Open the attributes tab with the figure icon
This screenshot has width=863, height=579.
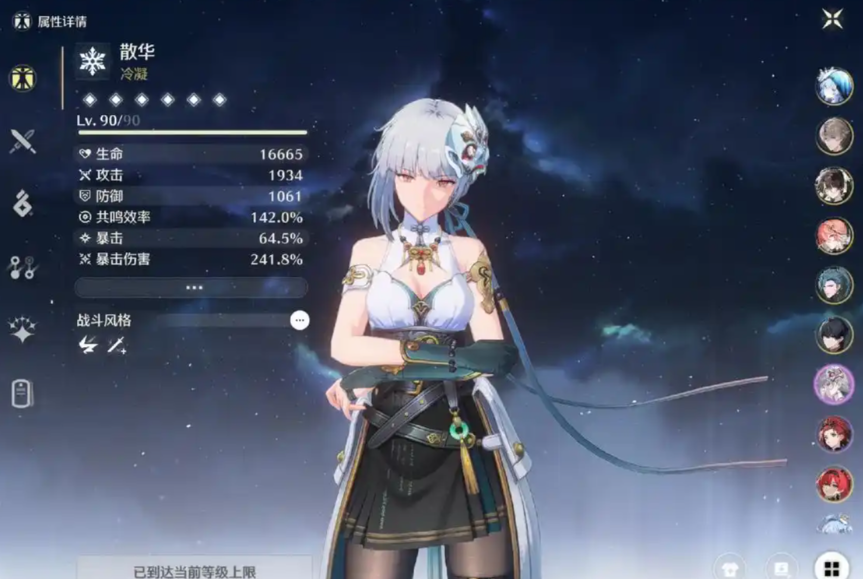[23, 78]
